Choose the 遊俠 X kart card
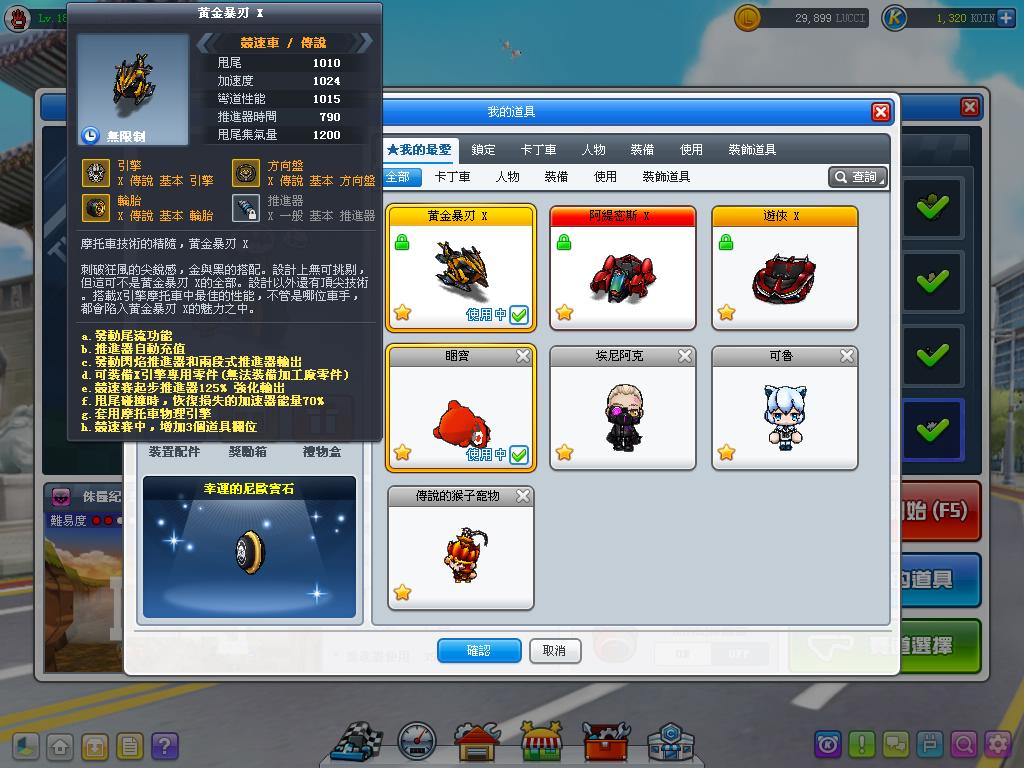1024x768 pixels. (x=785, y=268)
